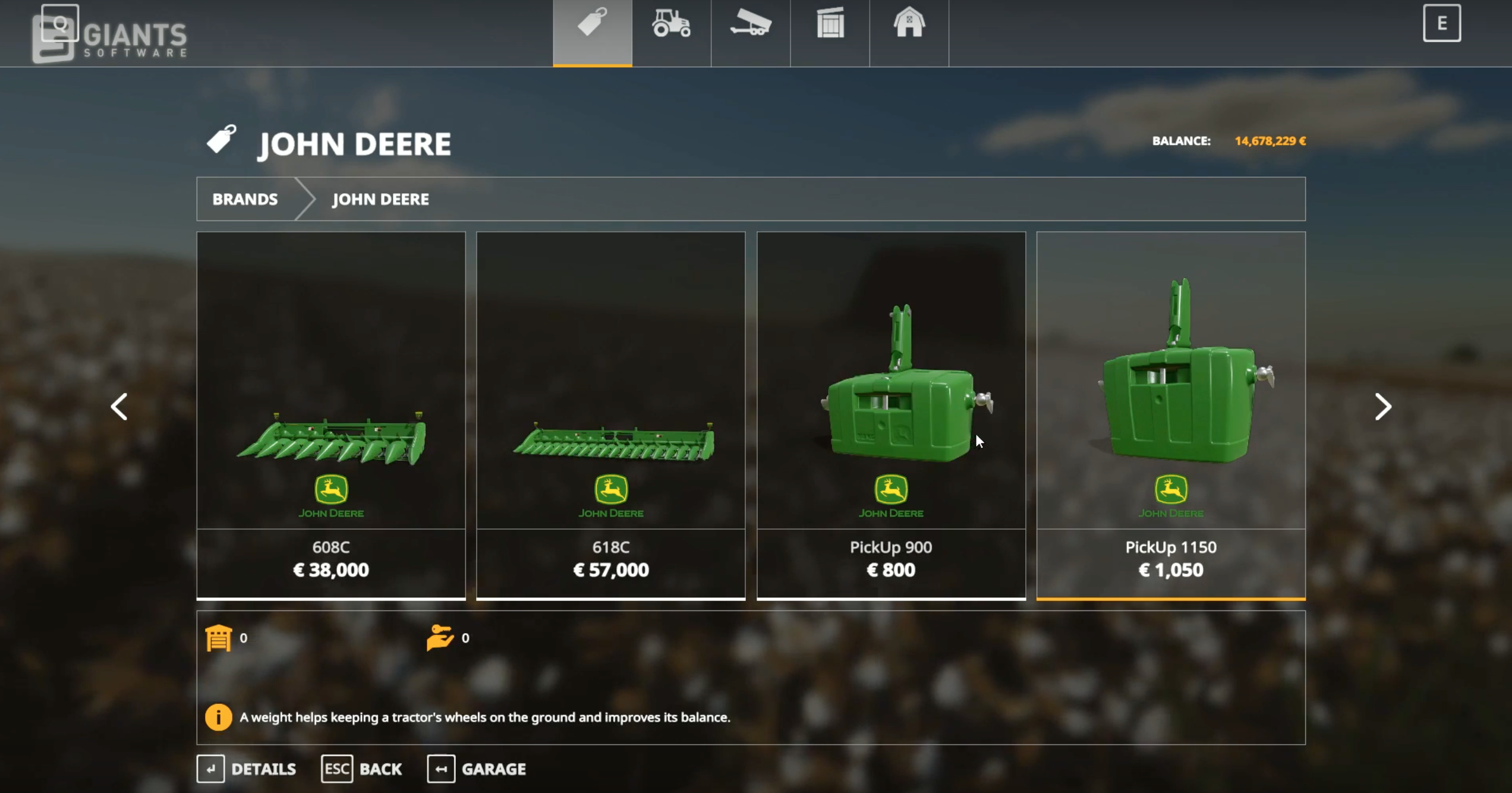Show next items with right arrow
The height and width of the screenshot is (793, 1512).
[1382, 407]
